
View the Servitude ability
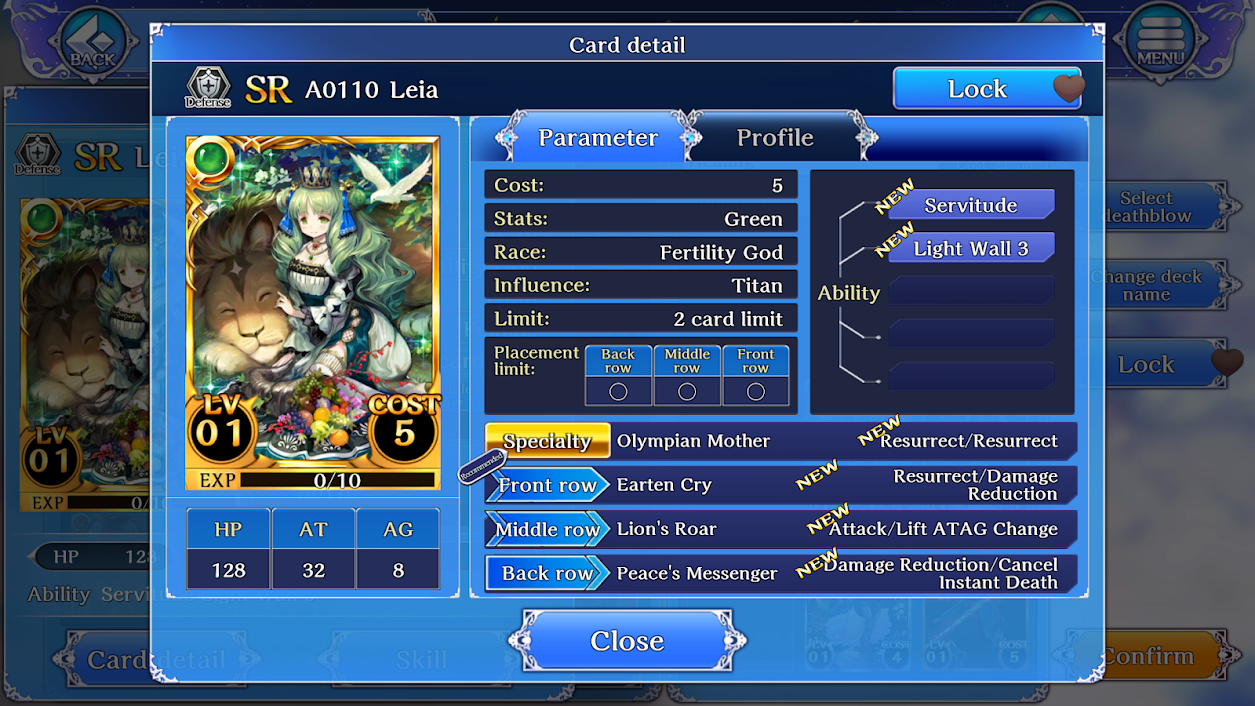pos(970,205)
